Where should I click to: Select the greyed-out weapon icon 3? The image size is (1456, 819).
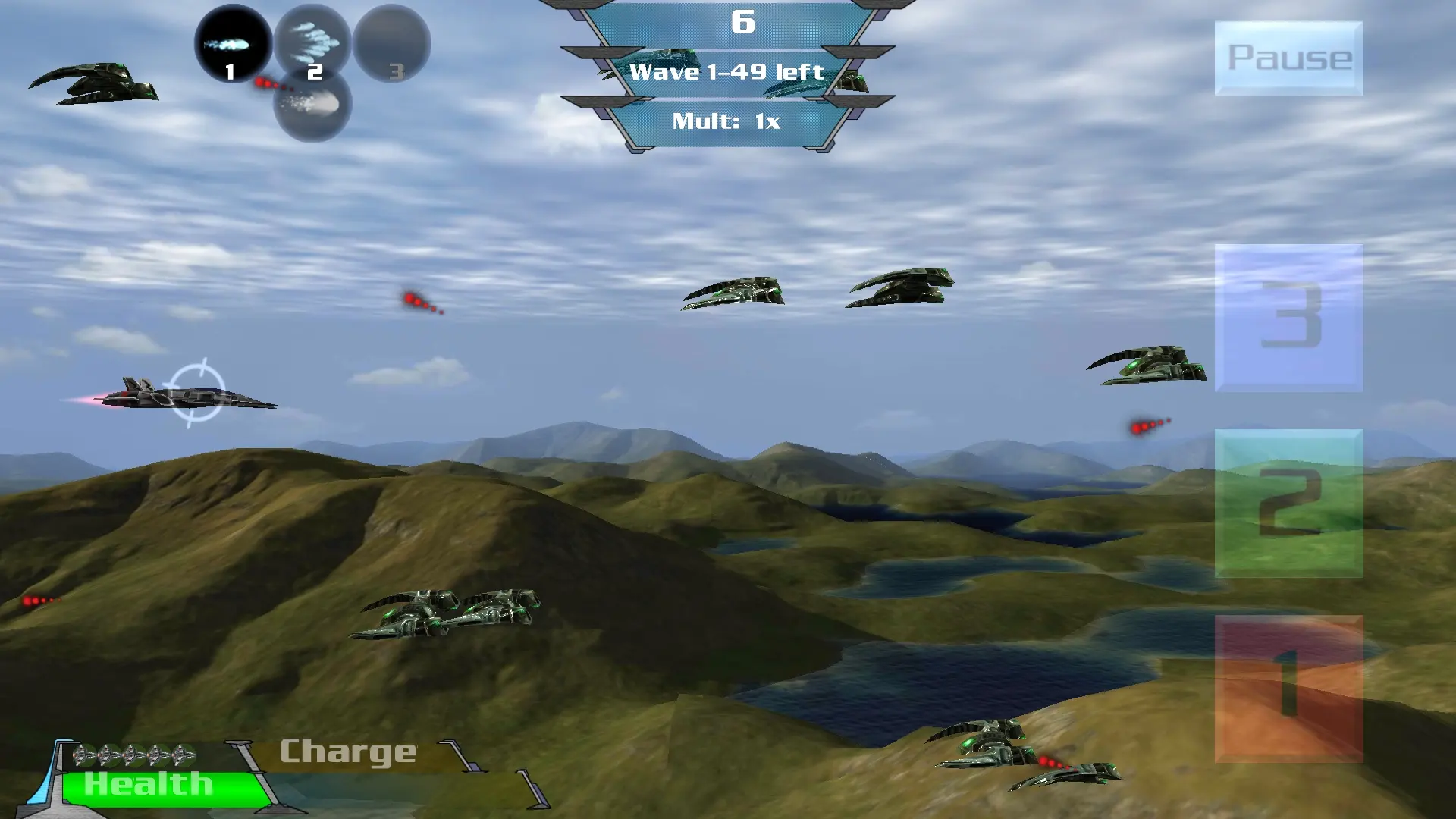pos(392,44)
